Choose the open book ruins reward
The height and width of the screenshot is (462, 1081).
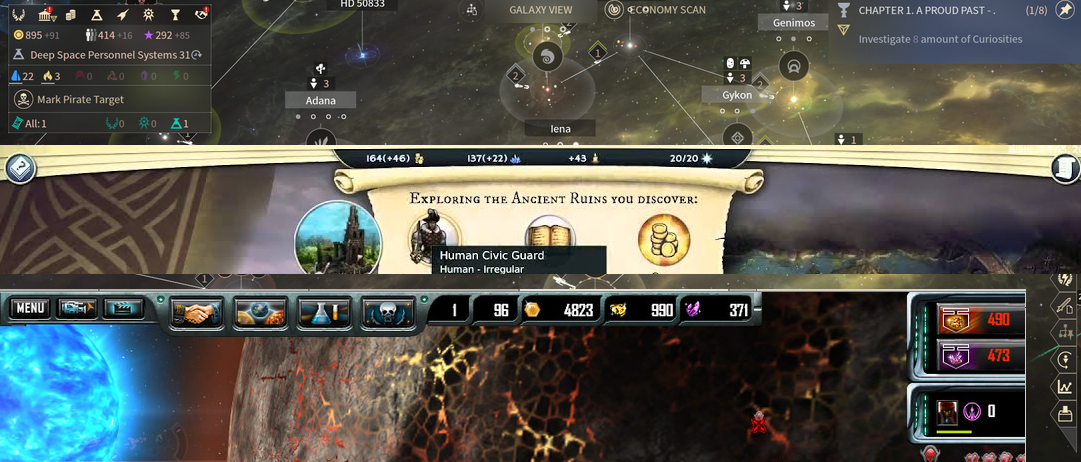point(550,238)
